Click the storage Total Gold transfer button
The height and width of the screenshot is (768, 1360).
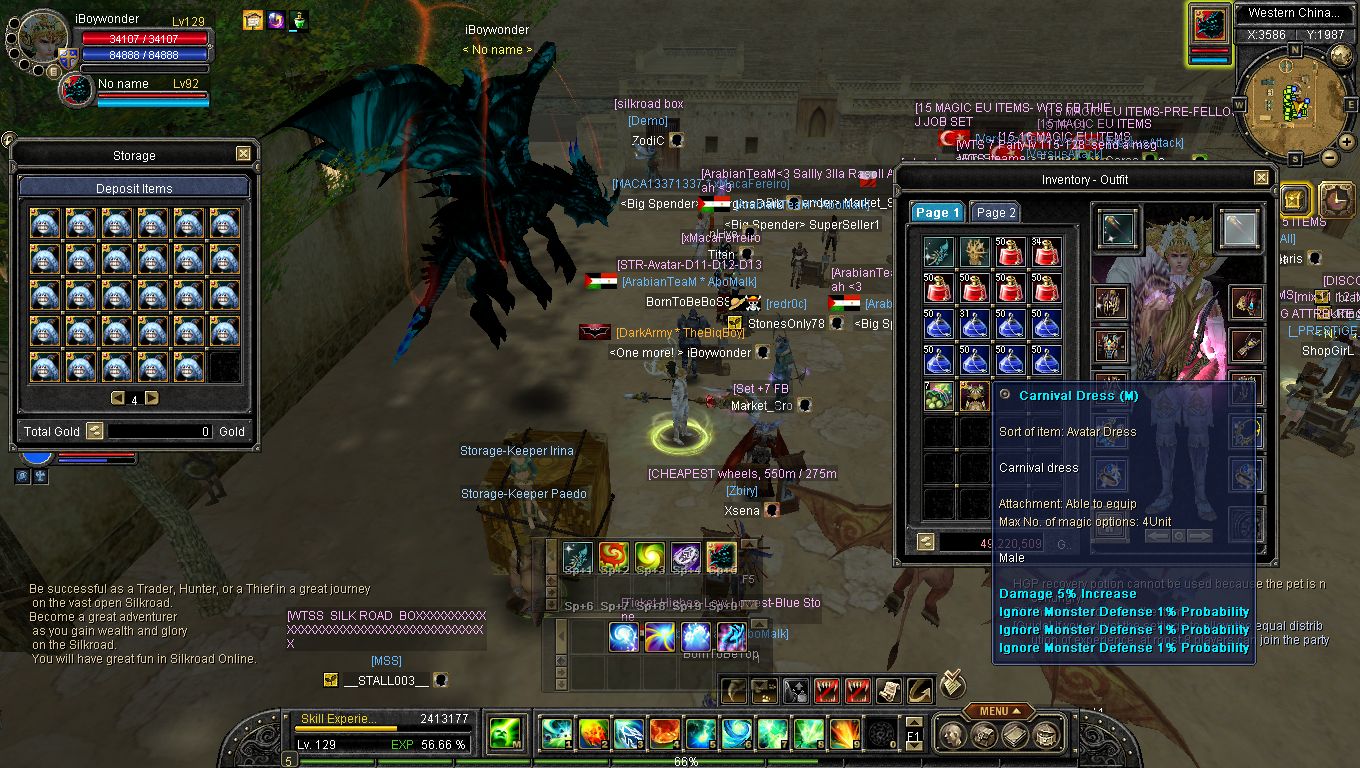(94, 431)
